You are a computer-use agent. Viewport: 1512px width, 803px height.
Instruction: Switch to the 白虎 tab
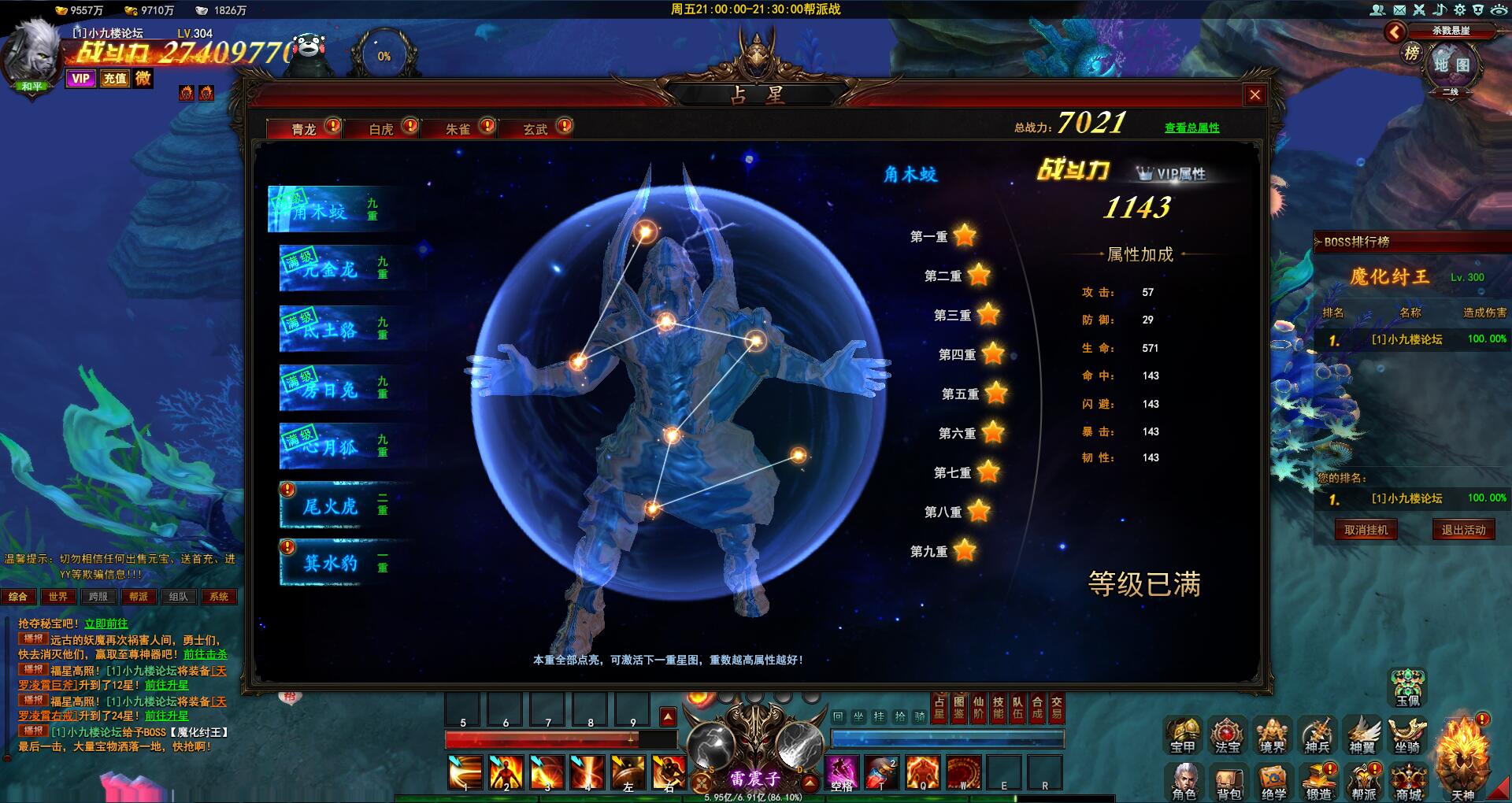pos(382,129)
